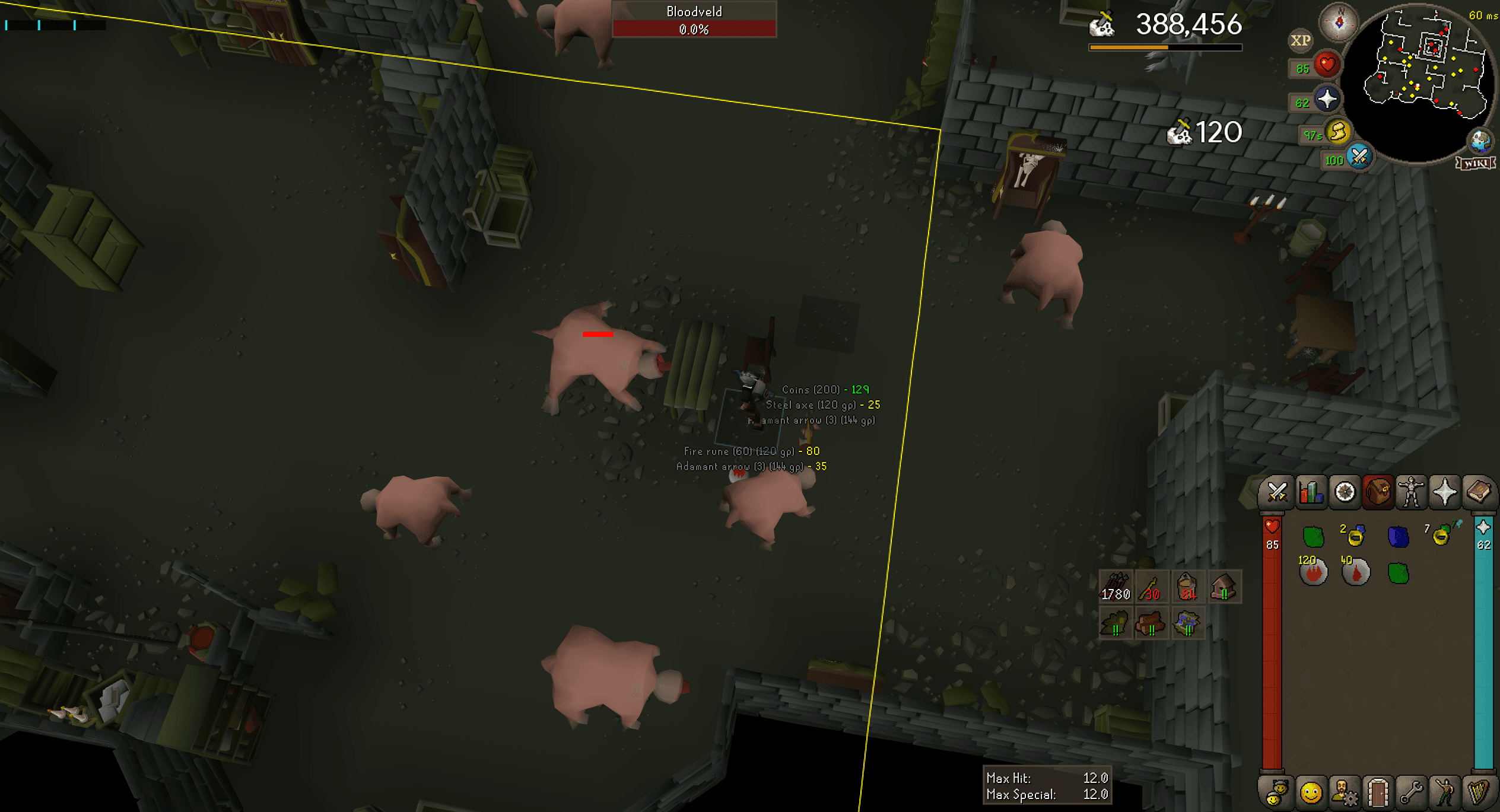The image size is (1500, 812).
Task: Toggle quick prayers on the prayer orb
Action: pos(1327,99)
